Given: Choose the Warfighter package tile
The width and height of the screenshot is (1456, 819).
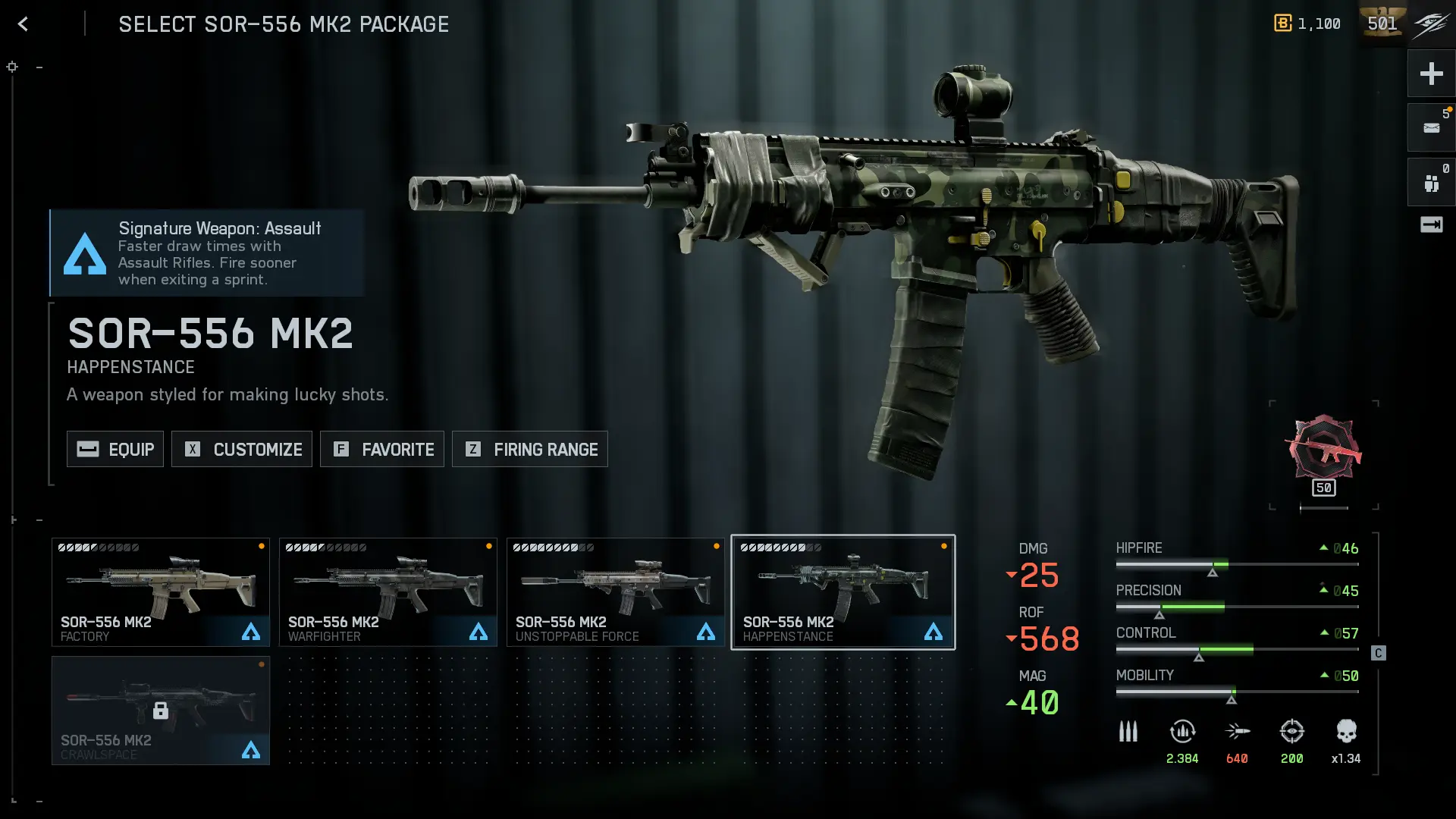Looking at the screenshot, I should [388, 592].
